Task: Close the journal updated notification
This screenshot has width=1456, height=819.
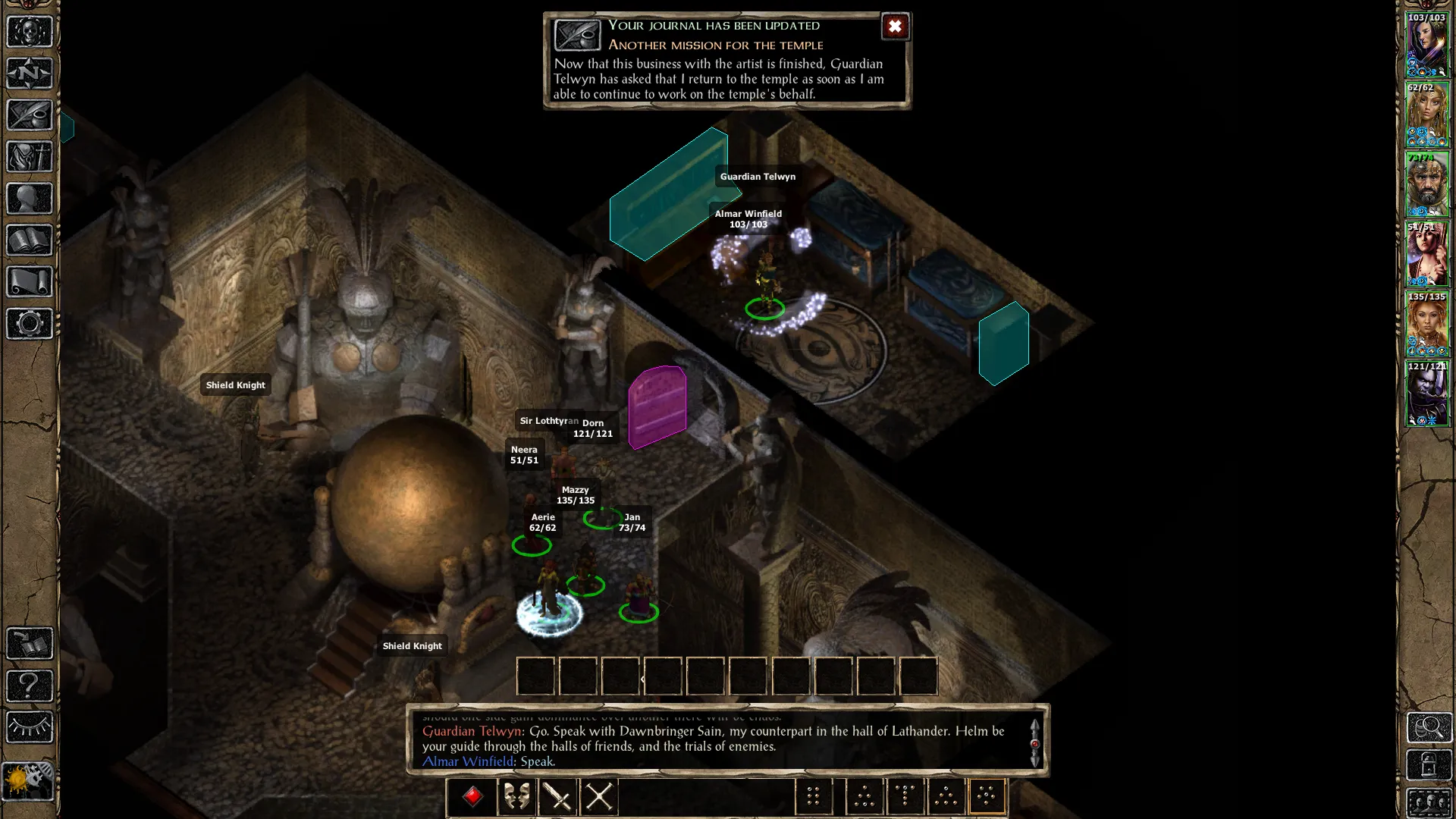Action: click(895, 27)
